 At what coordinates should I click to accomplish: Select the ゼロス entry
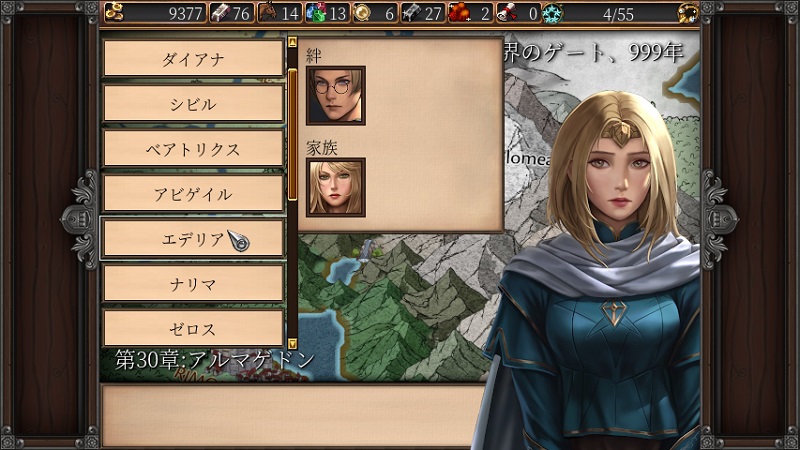(193, 329)
